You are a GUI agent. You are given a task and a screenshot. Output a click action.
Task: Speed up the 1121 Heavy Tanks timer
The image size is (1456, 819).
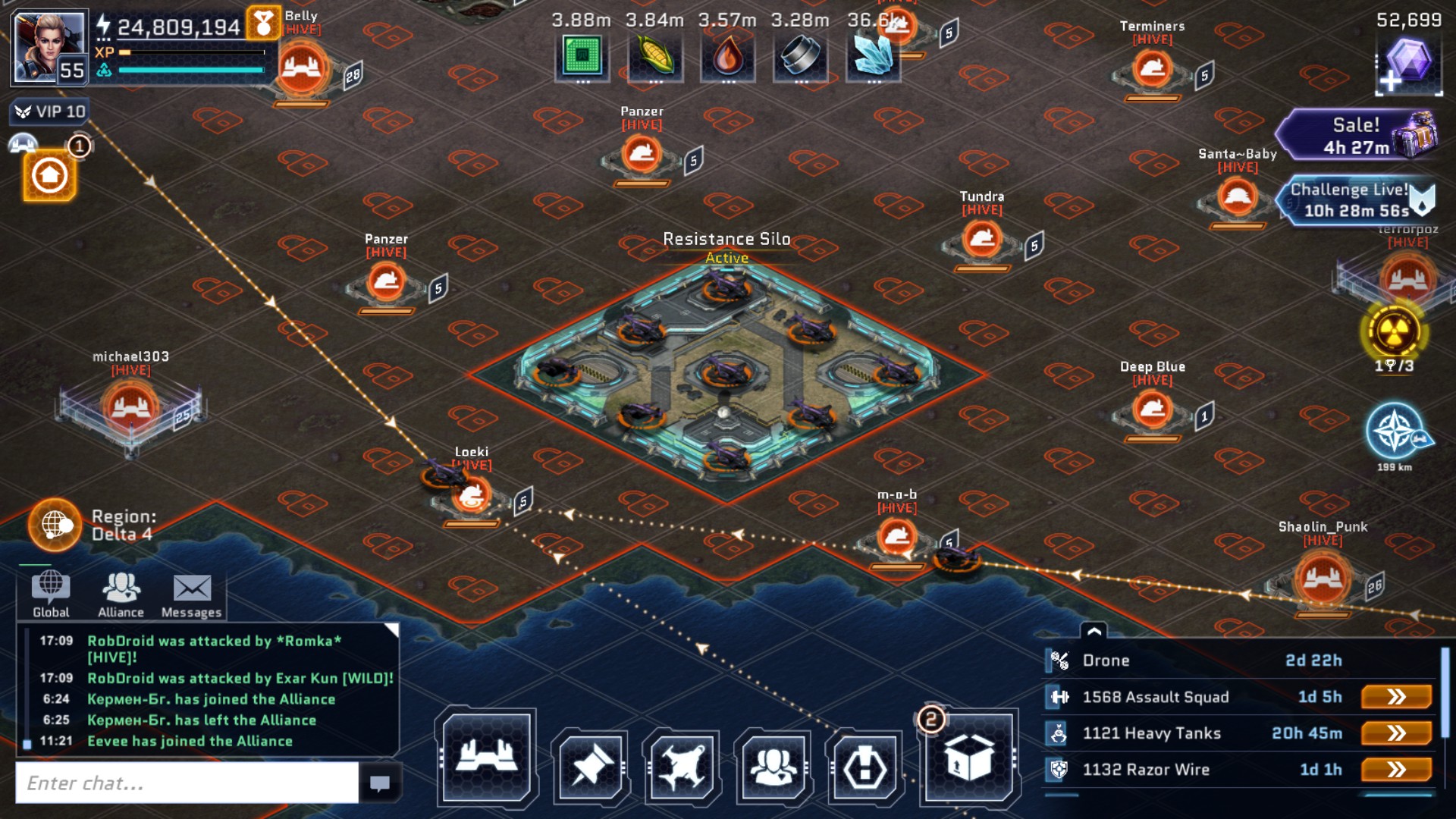point(1396,733)
